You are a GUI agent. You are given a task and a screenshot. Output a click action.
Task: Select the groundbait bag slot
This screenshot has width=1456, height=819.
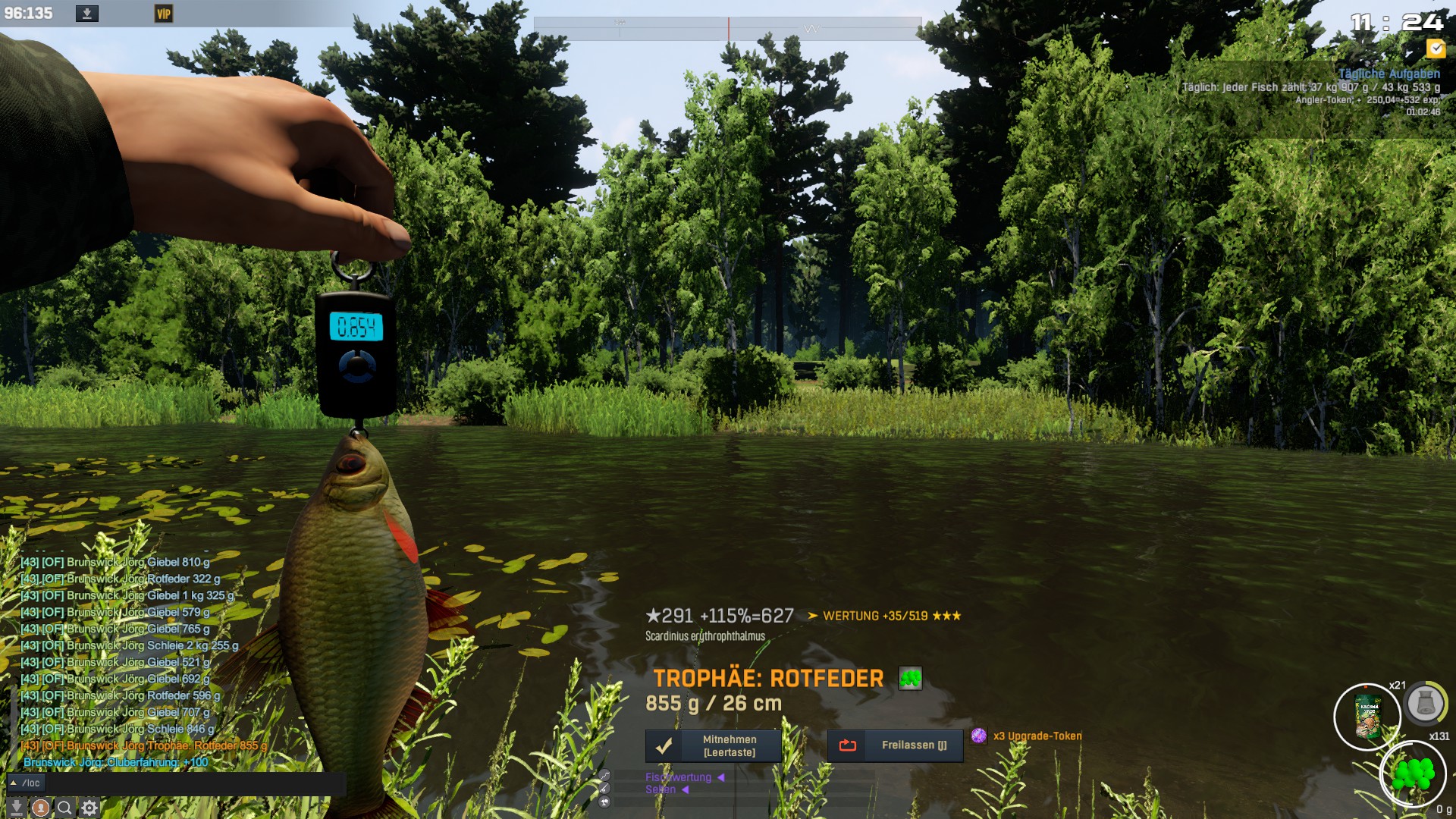(1367, 717)
